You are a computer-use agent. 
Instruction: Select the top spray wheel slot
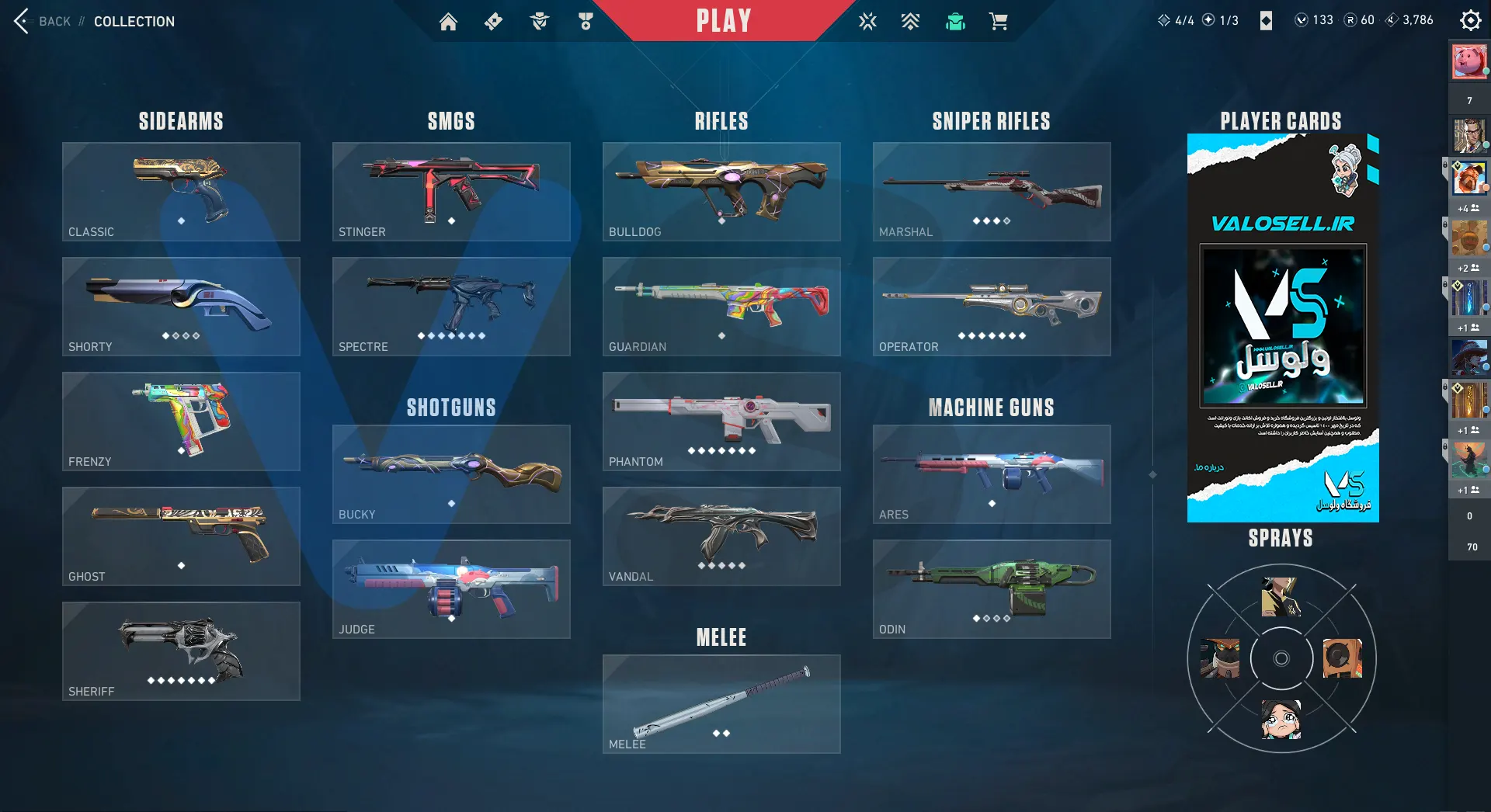pyautogui.click(x=1281, y=597)
